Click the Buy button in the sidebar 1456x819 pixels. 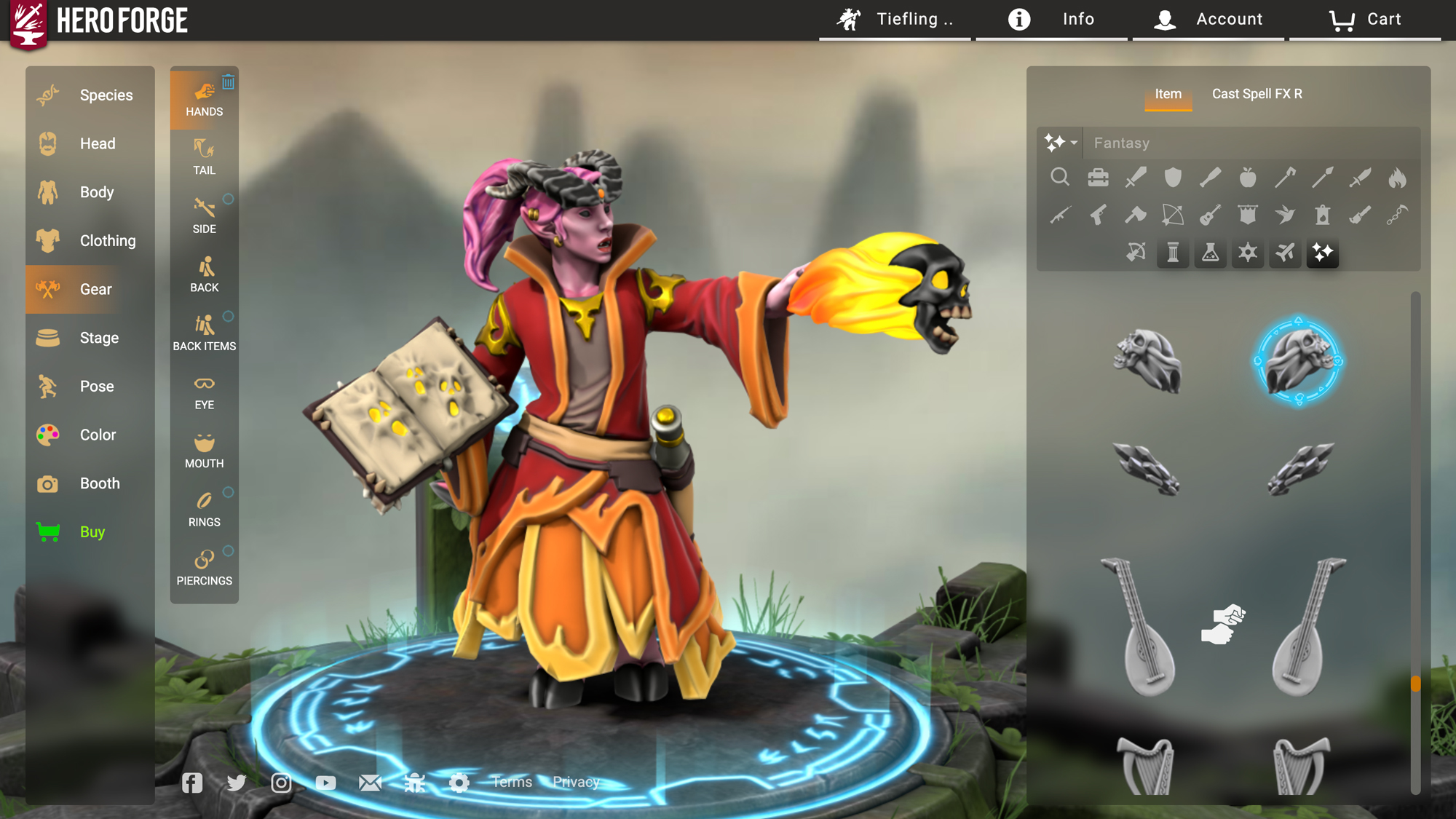click(92, 531)
